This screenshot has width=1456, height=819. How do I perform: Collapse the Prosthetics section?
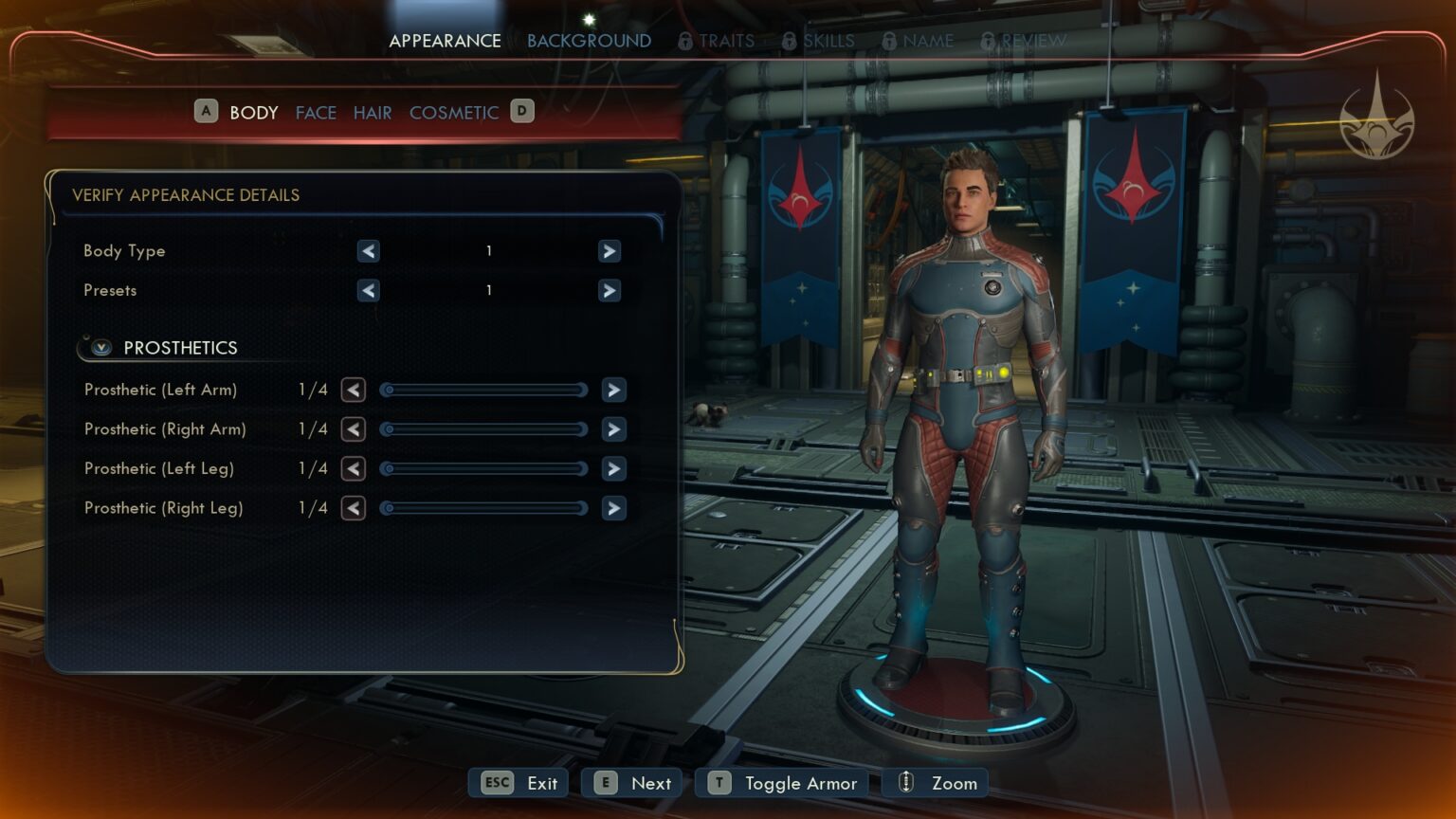(x=101, y=348)
